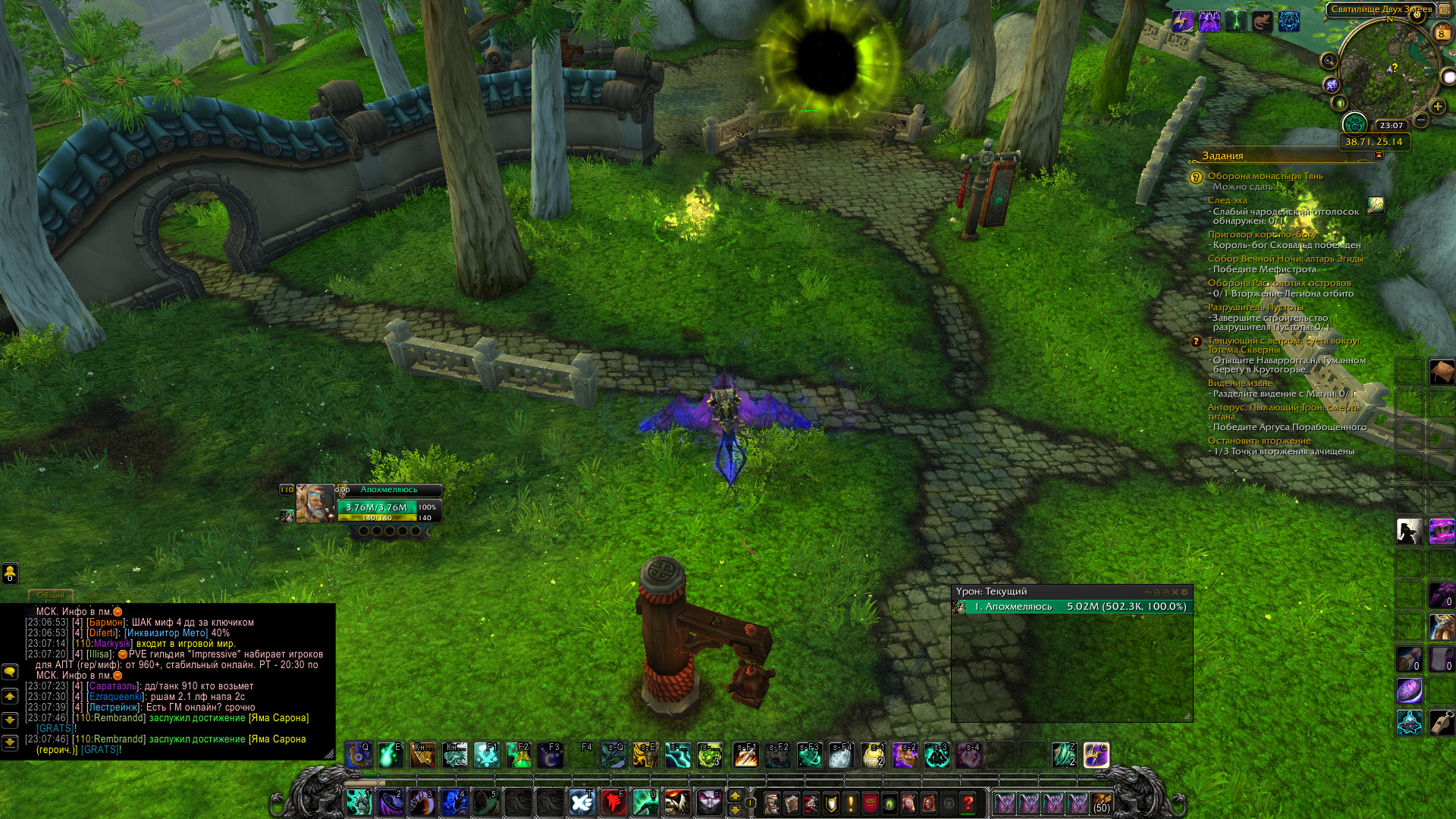Activate the crescent moon ability on F3
Image resolution: width=1456 pixels, height=819 pixels.
(x=550, y=755)
